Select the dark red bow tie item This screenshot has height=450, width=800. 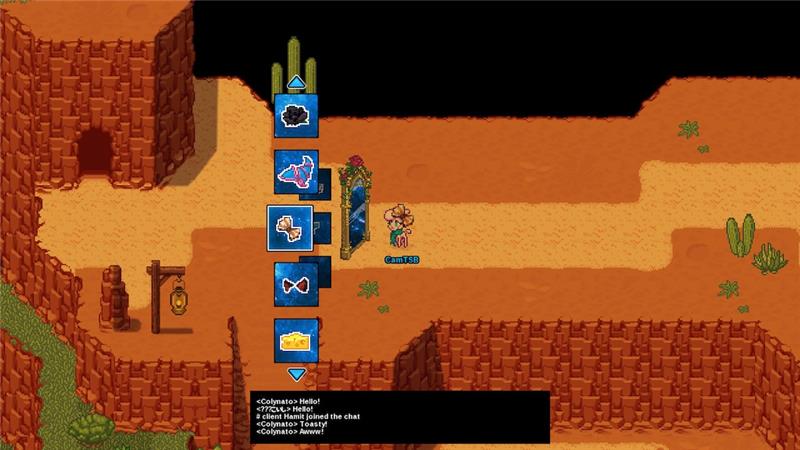296,284
